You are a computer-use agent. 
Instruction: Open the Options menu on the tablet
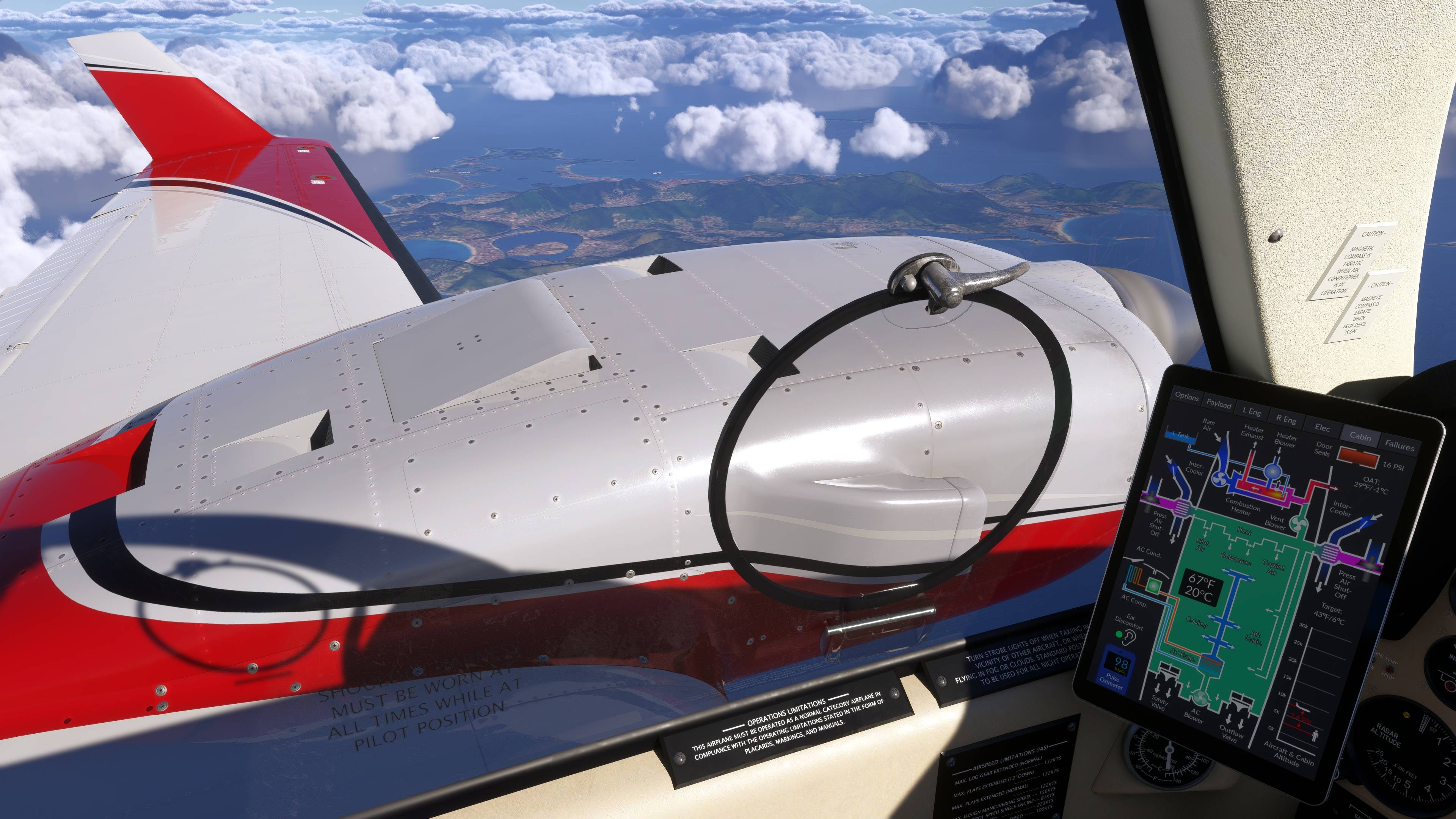click(1187, 398)
